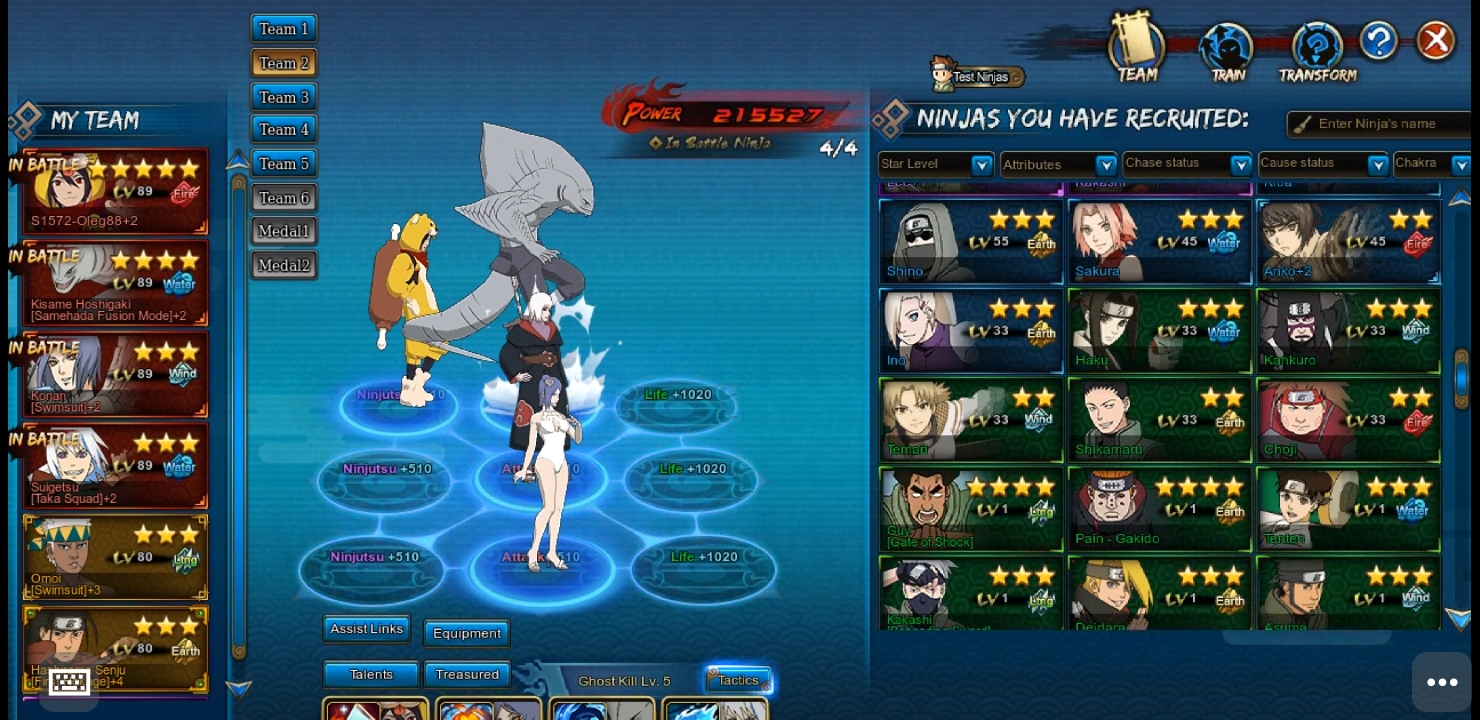Open the Equipment screen

point(466,633)
